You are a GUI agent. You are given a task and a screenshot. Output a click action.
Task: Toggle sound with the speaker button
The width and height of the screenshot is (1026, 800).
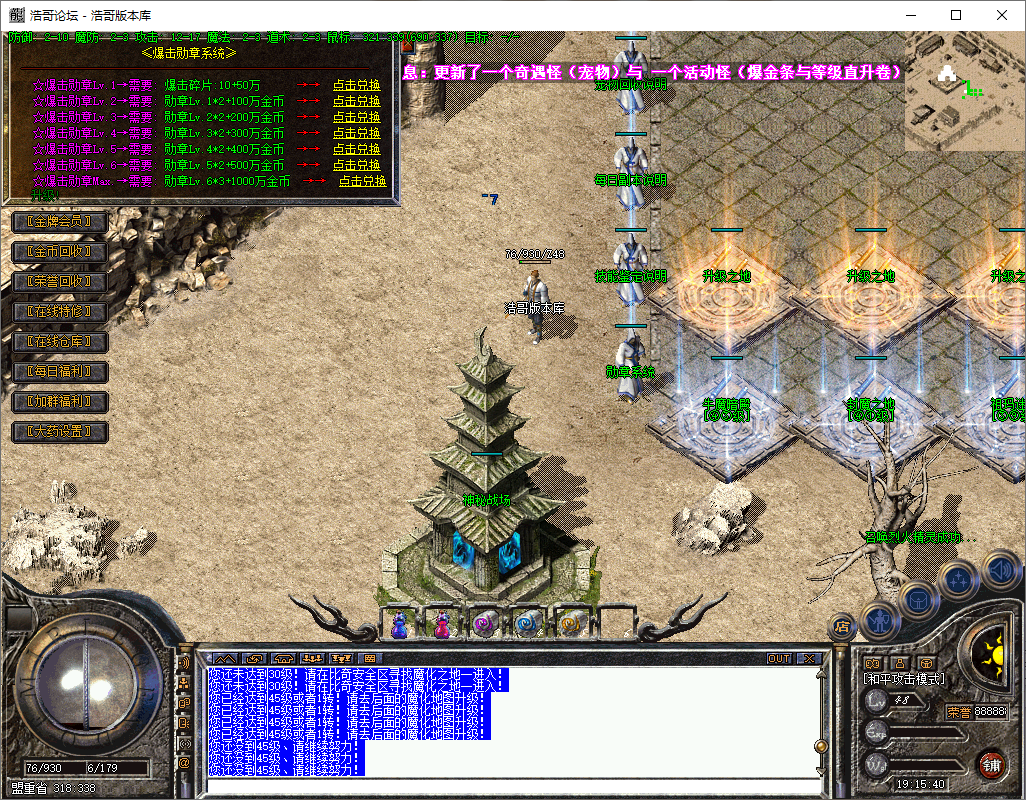999,571
